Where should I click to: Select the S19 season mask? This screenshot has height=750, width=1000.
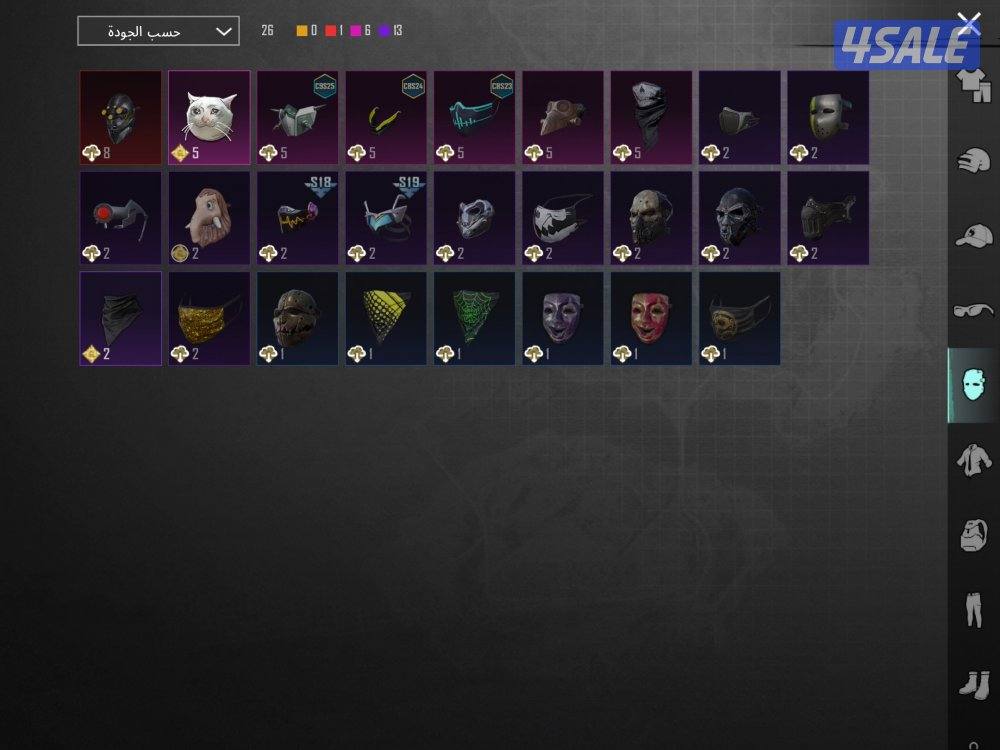click(386, 218)
